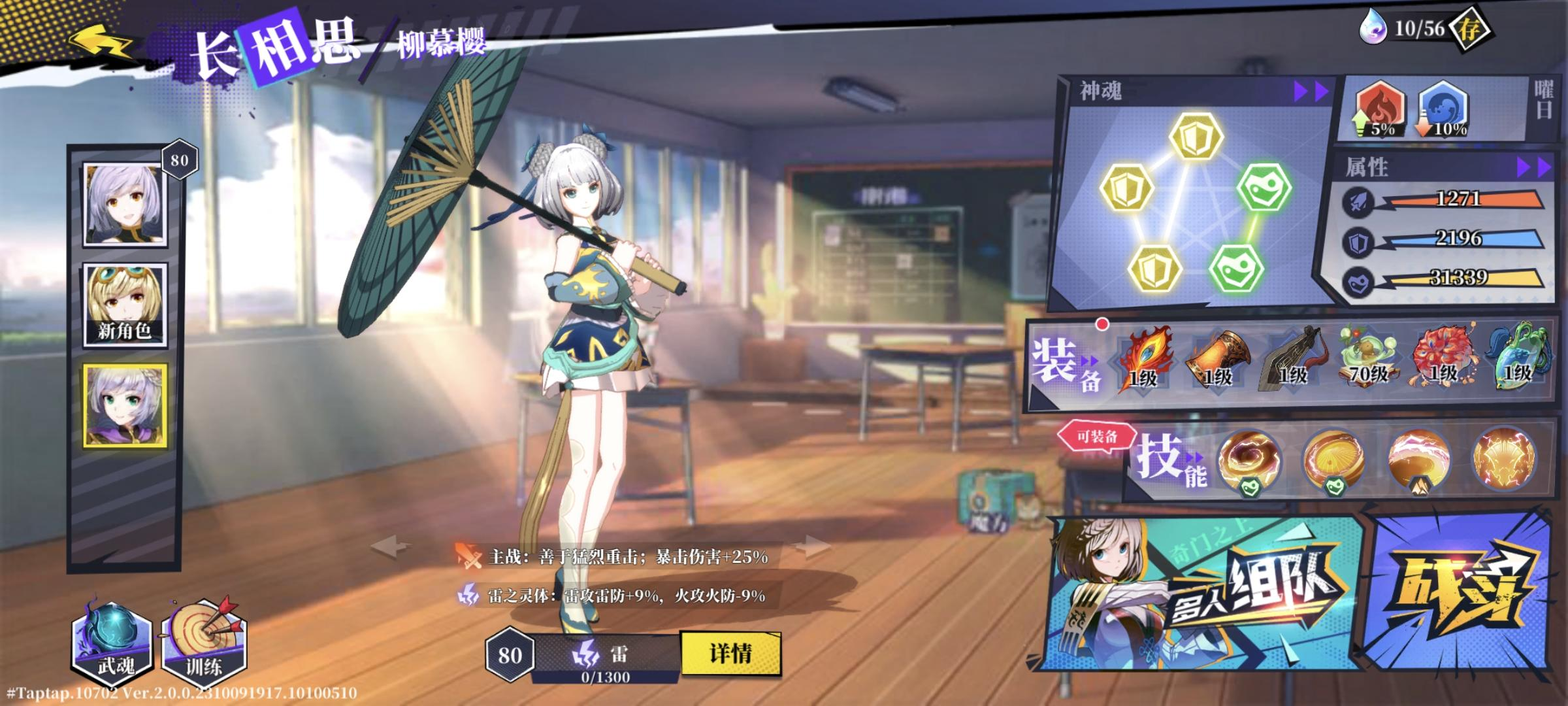The image size is (1568, 706).
Task: Expand the 神魂 panel
Action: 1311,92
